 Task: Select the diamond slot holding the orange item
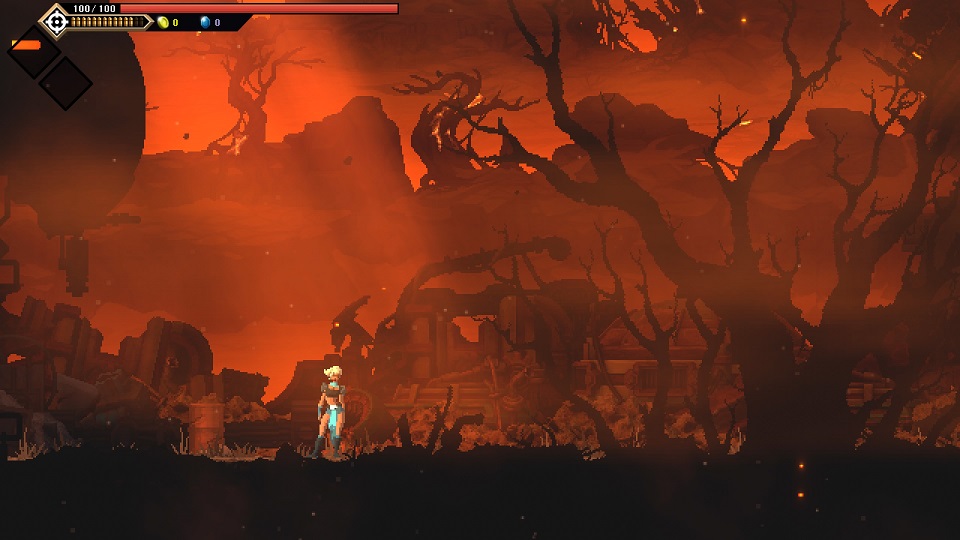click(33, 50)
